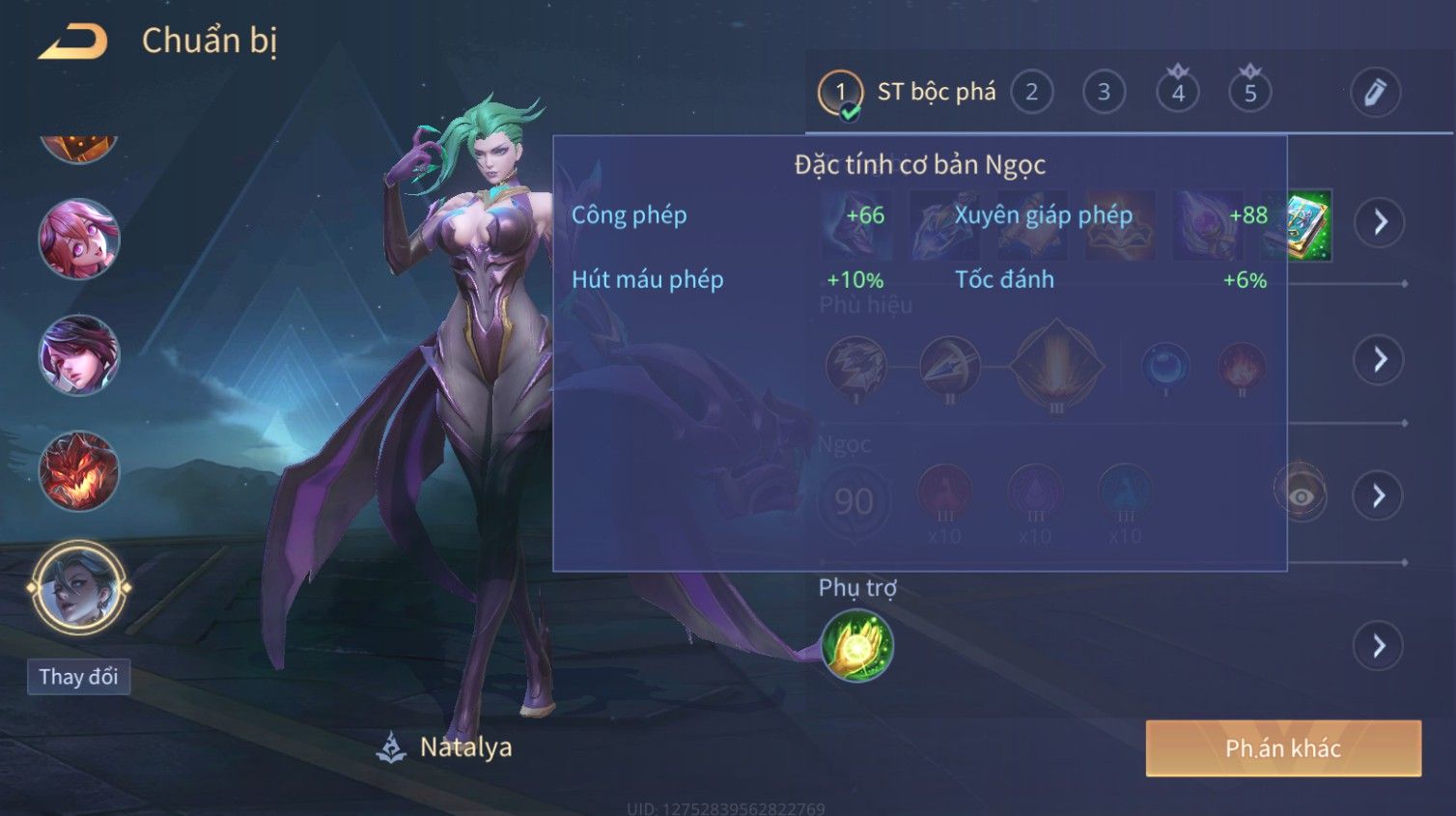Select the green Phụ trợ spell icon

[x=856, y=646]
